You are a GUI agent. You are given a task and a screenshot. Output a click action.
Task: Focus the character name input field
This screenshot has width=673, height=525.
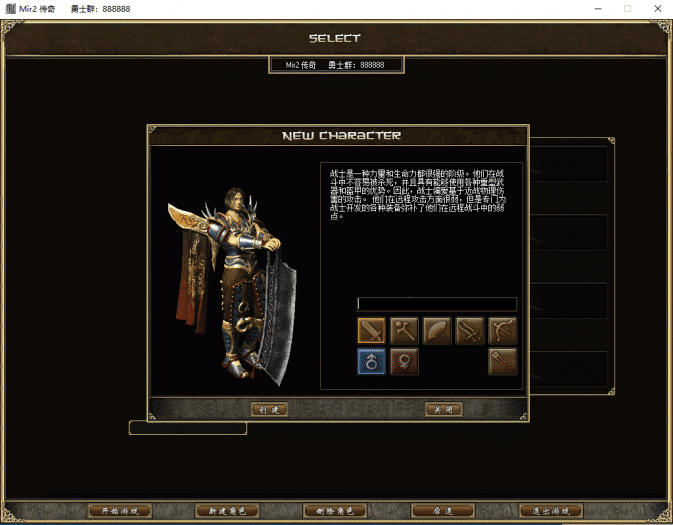pos(436,304)
